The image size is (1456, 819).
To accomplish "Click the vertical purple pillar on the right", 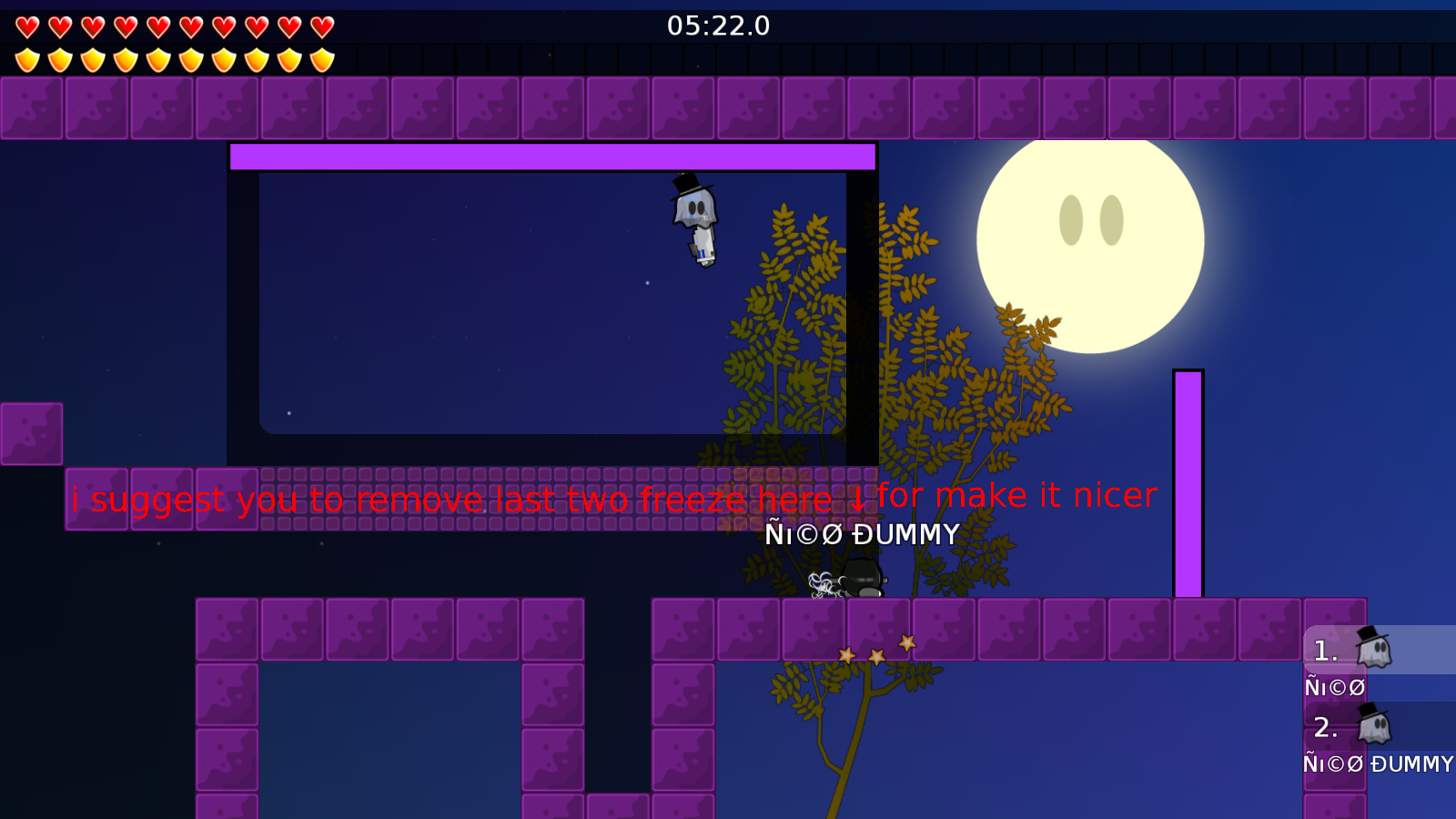I will tap(1188, 482).
